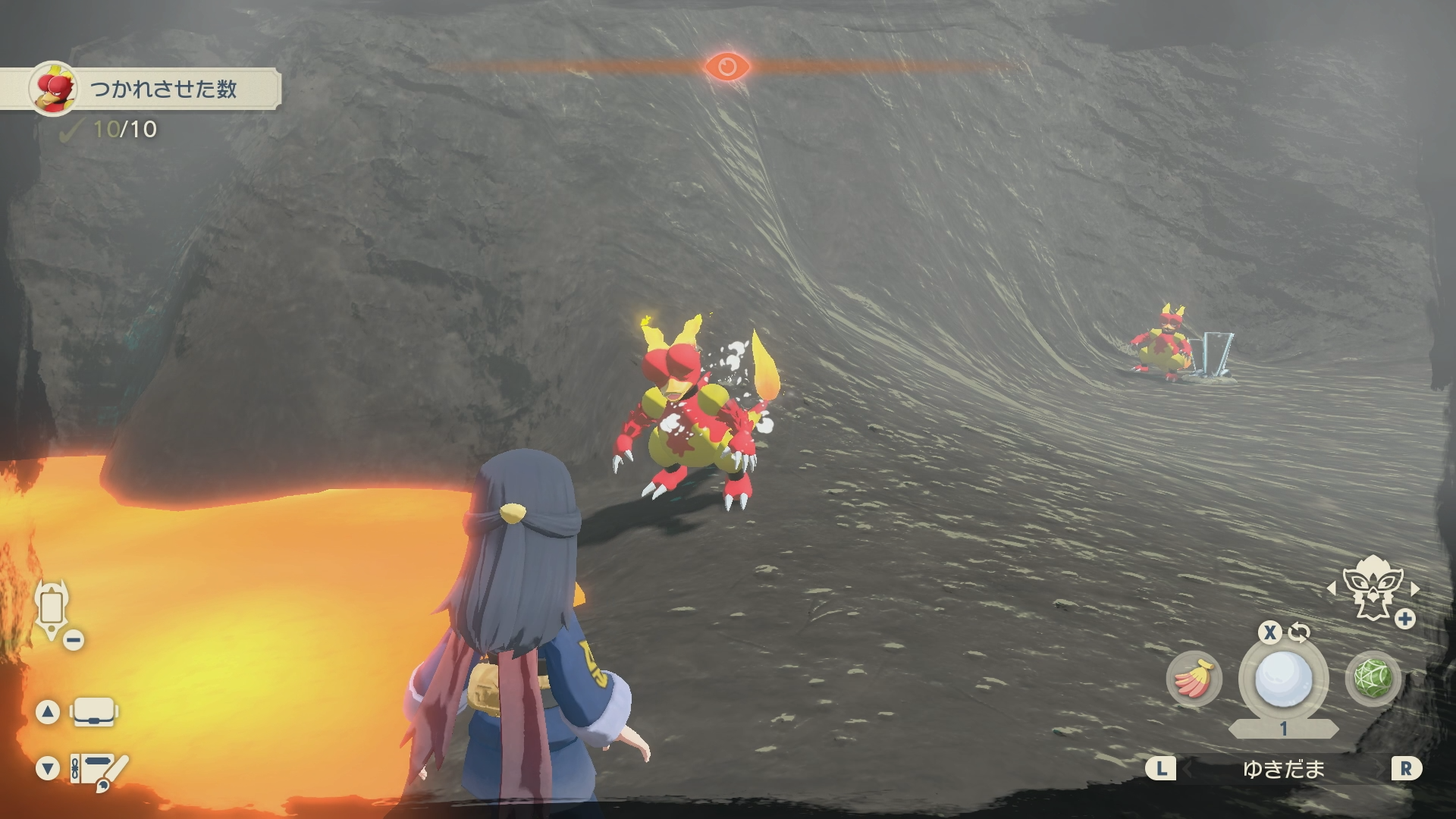Pick the green ball item
1456x819 pixels.
[x=1373, y=678]
